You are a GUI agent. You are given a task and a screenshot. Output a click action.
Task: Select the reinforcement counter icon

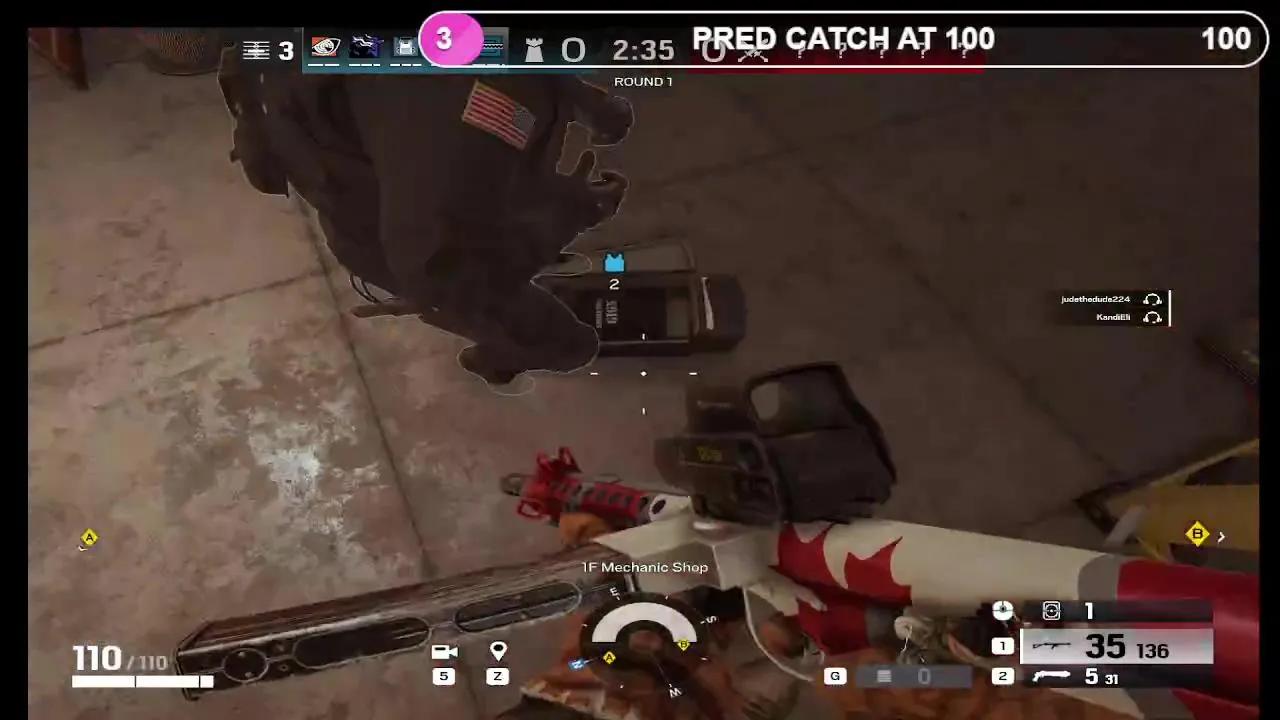(1051, 610)
